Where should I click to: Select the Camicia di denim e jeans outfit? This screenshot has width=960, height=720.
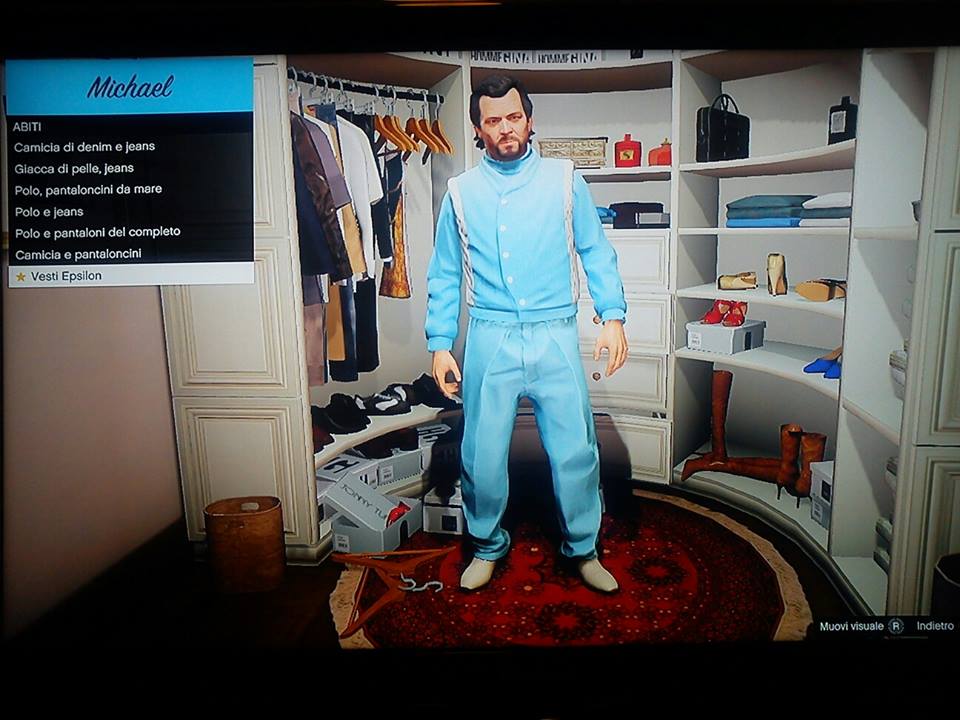pos(85,147)
